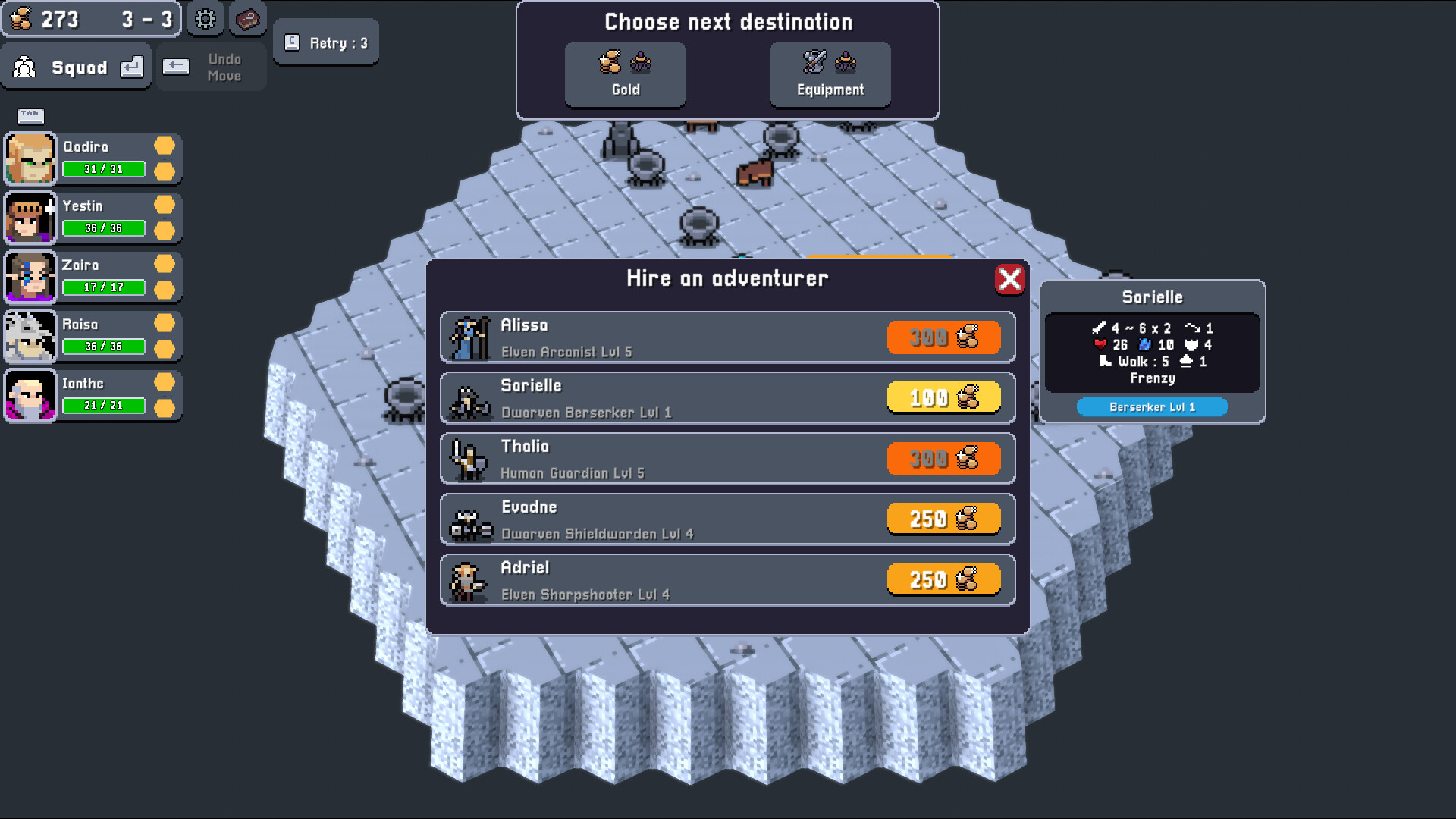Open the rulebook icon next to settings

[247, 20]
